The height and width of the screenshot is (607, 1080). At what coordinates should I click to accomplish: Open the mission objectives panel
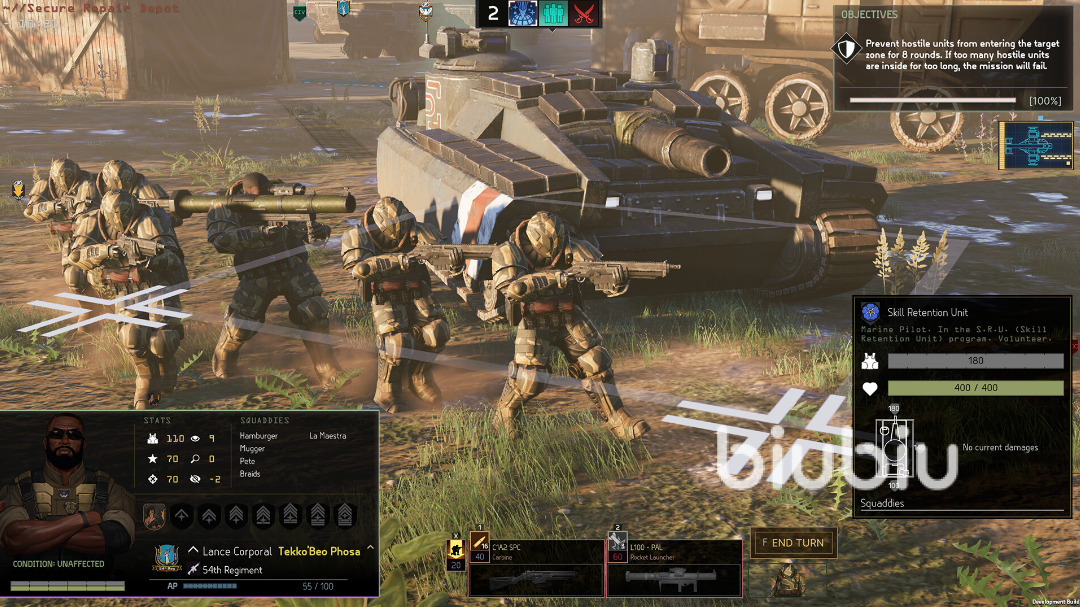866,15
